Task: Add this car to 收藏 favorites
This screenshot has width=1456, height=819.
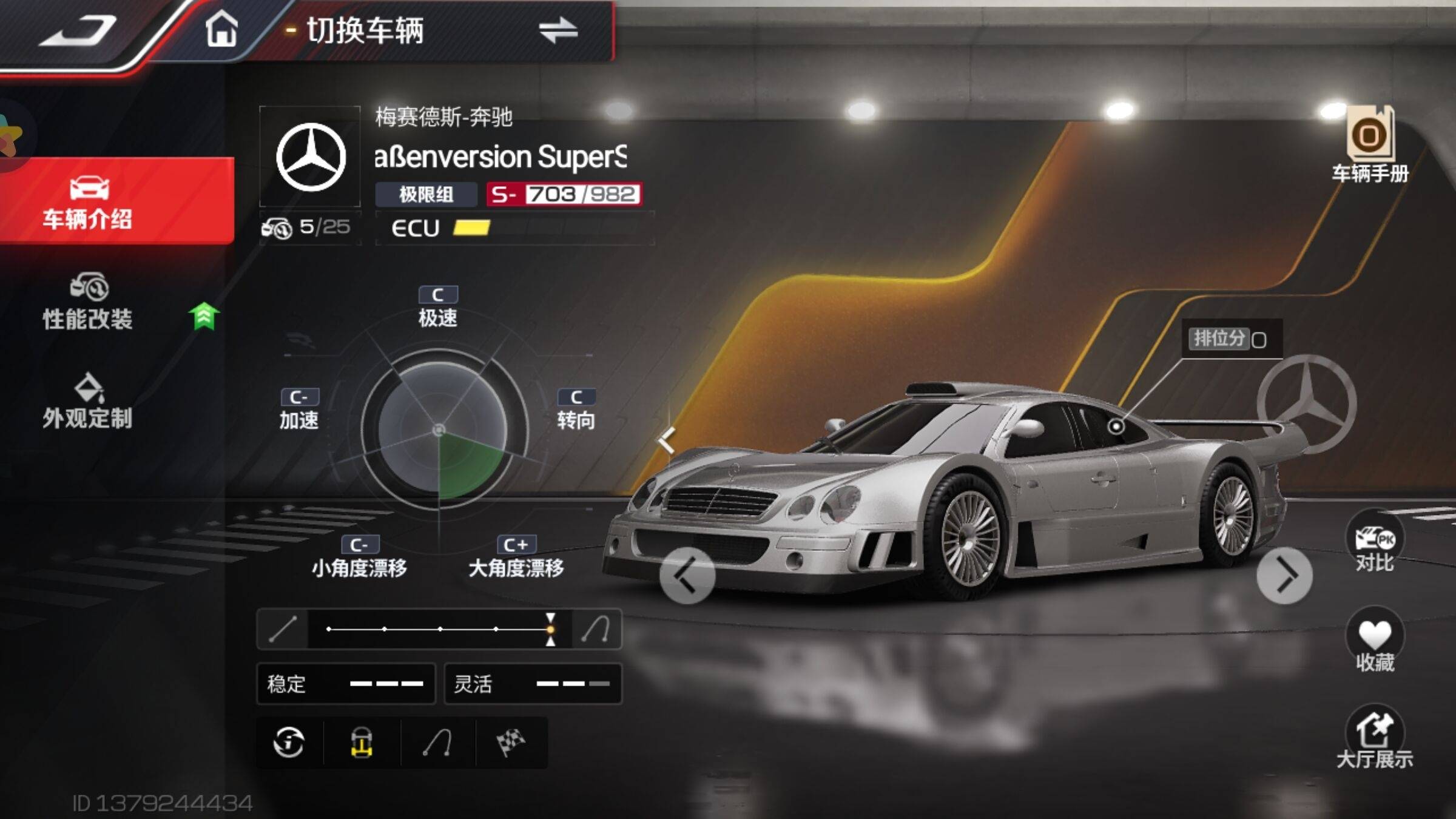Action: (x=1374, y=641)
